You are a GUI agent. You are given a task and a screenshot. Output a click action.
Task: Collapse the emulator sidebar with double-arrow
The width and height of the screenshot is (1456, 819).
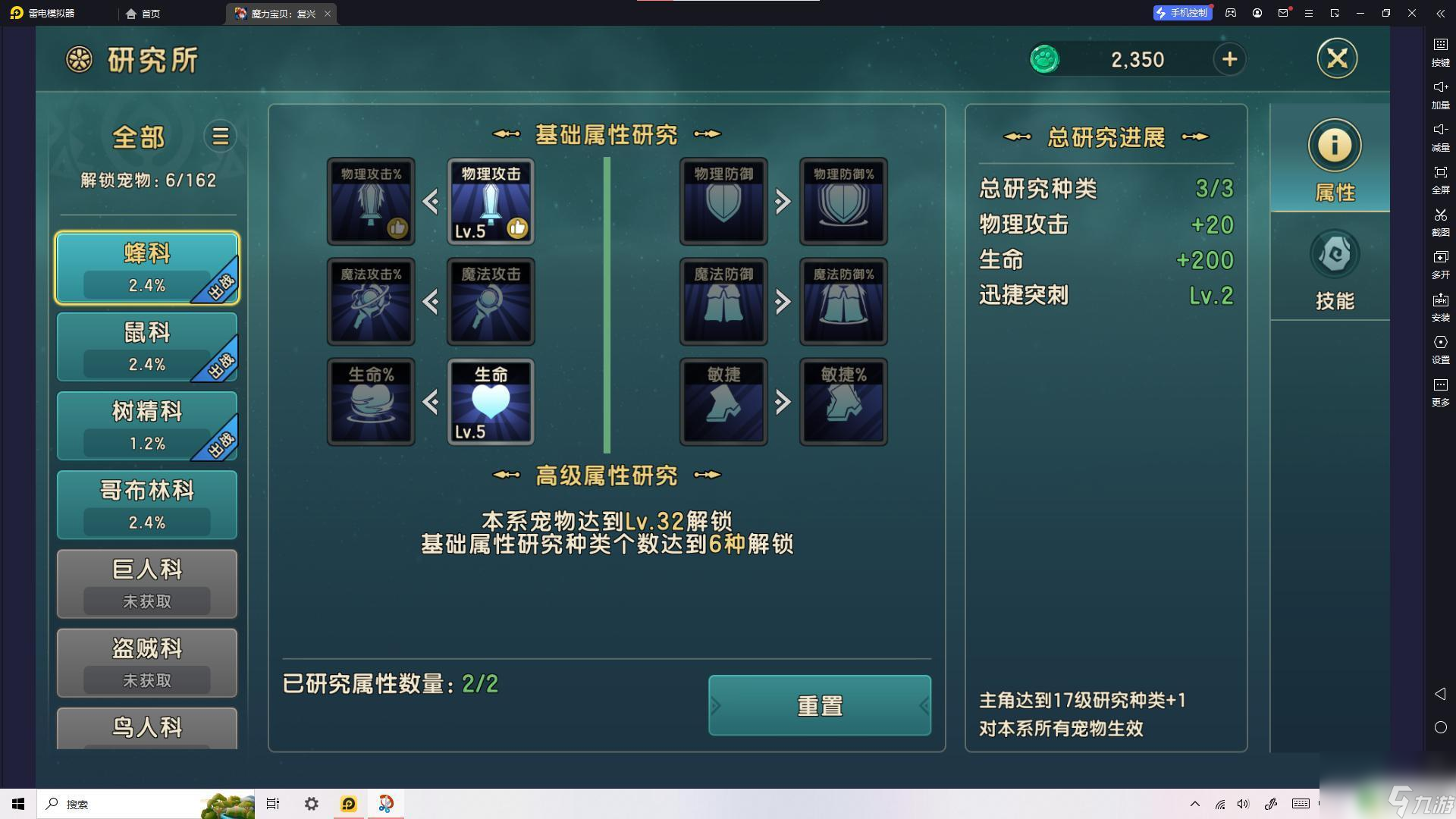pyautogui.click(x=1439, y=13)
